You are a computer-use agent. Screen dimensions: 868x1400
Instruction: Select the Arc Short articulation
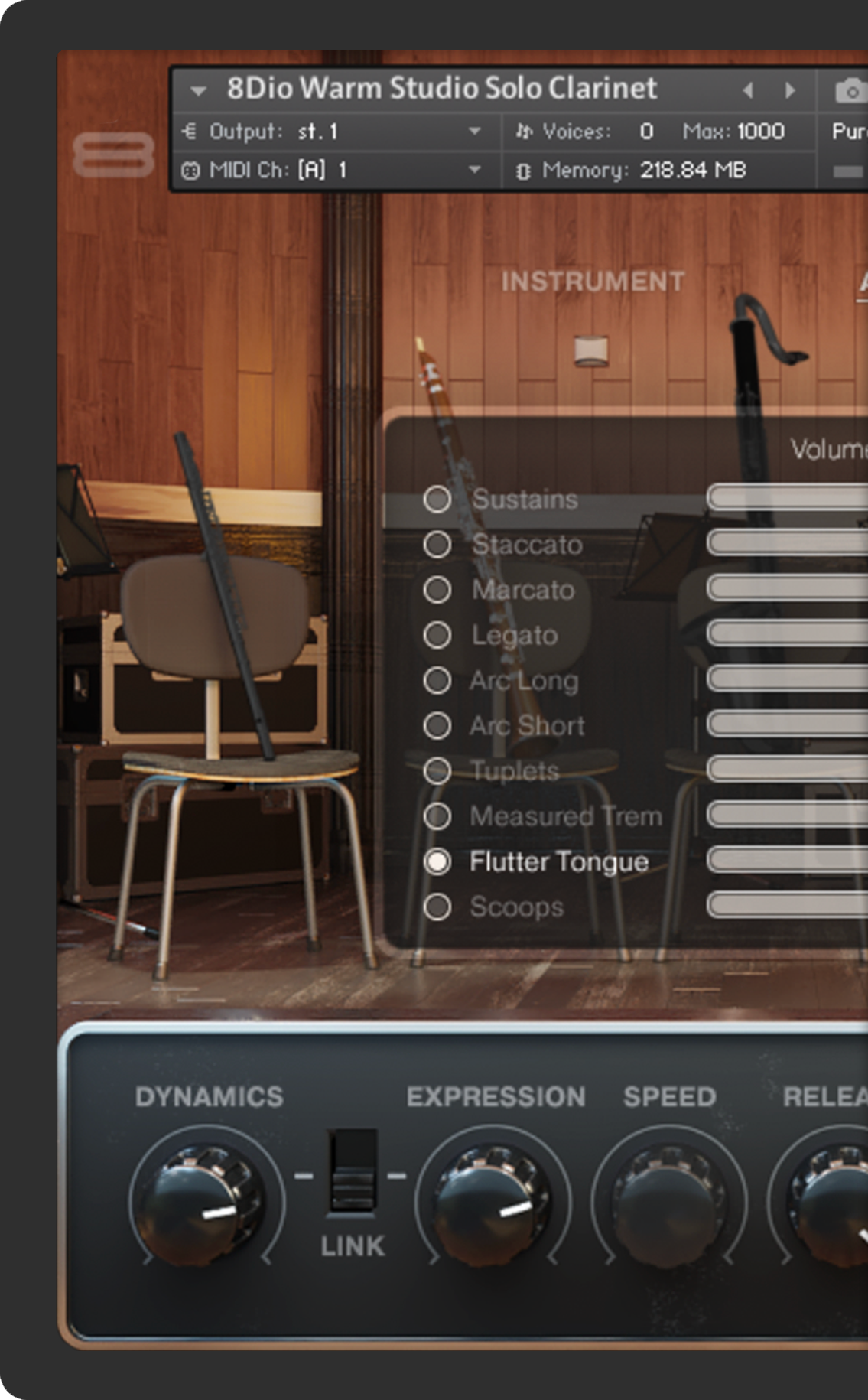(437, 725)
